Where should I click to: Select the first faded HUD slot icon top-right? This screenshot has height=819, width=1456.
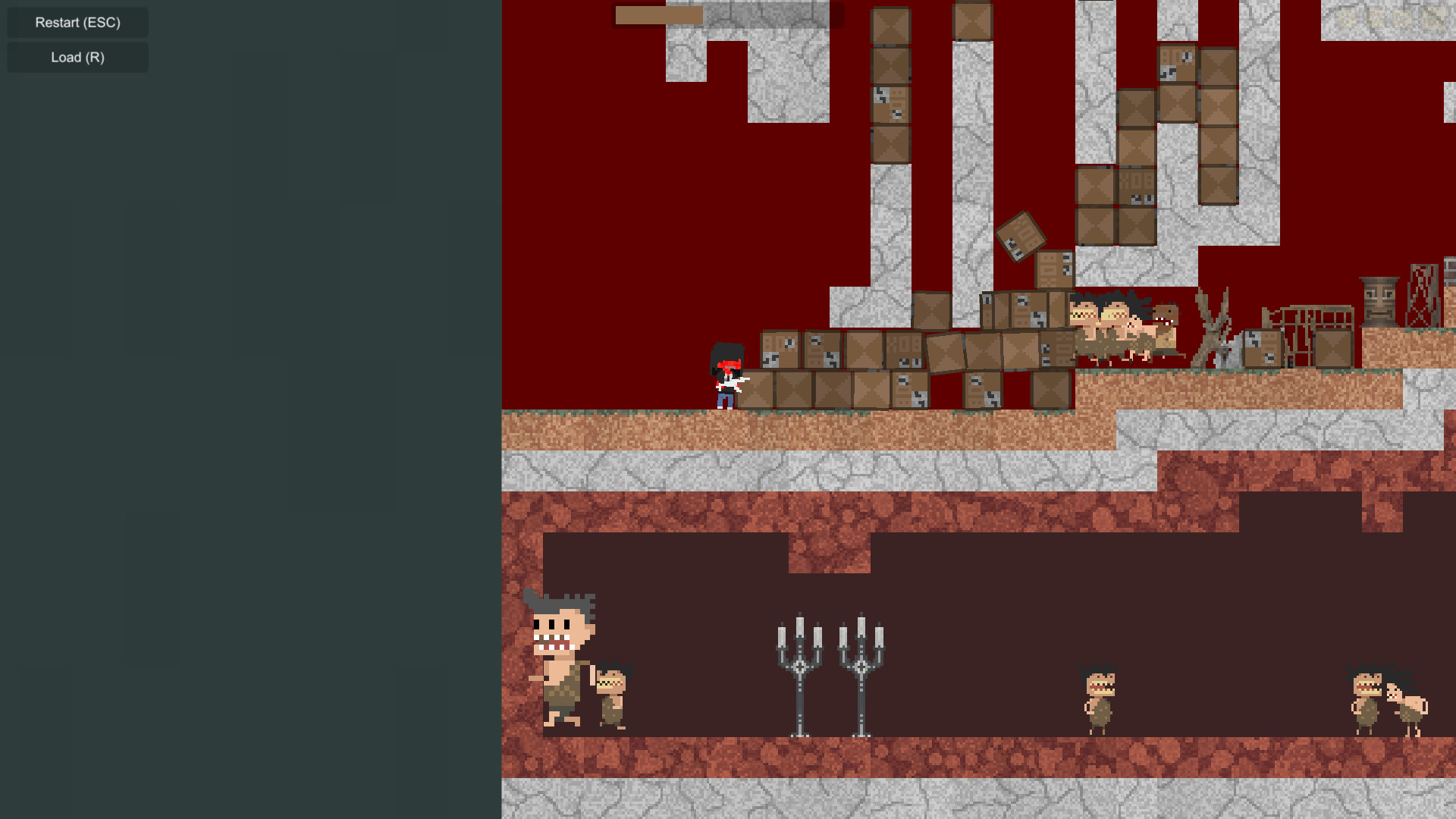point(1346,18)
